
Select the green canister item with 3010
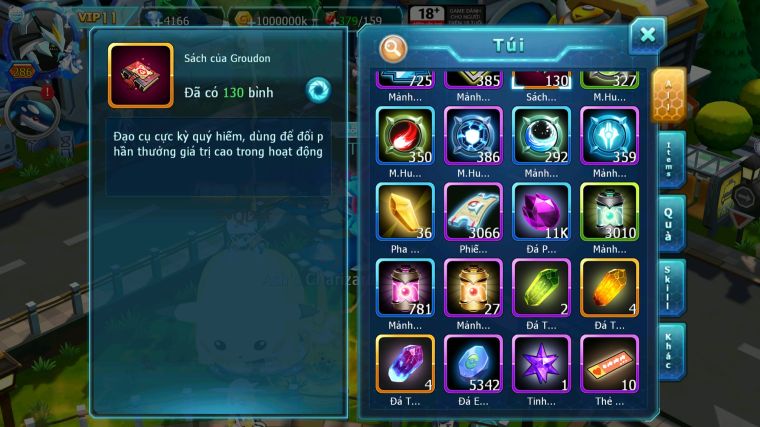click(x=609, y=211)
